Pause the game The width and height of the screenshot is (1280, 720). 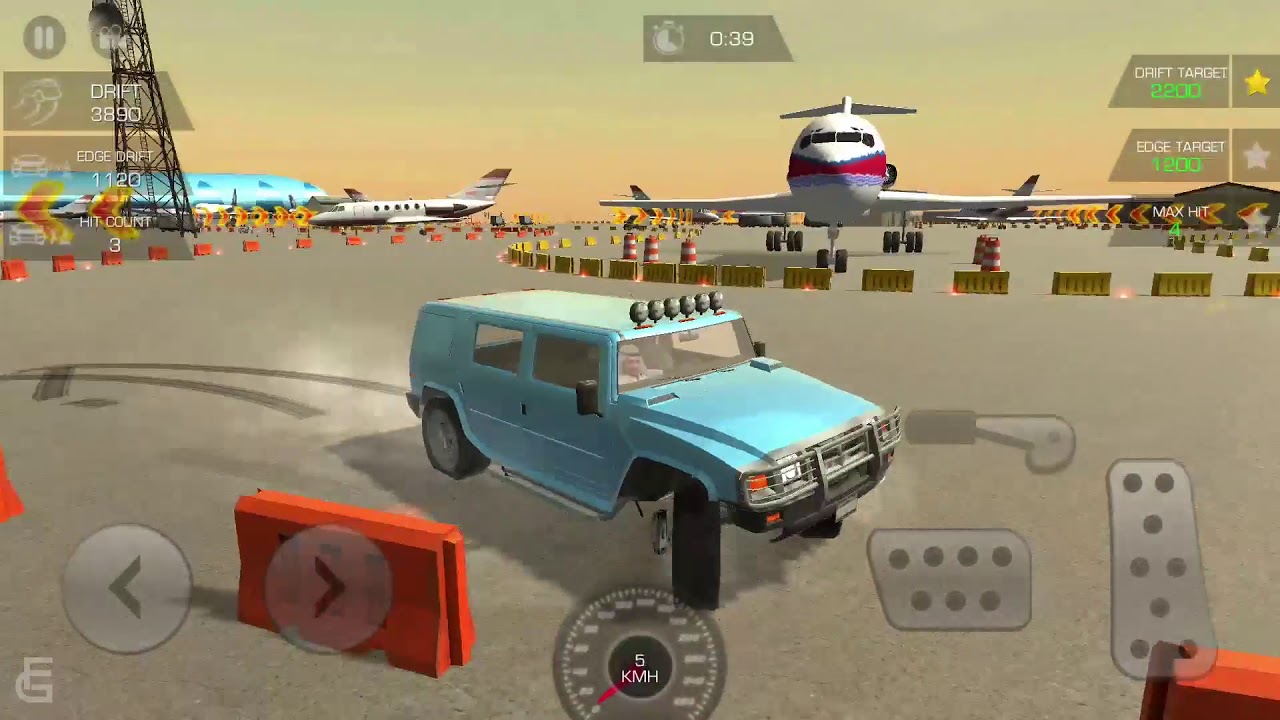[x=44, y=39]
